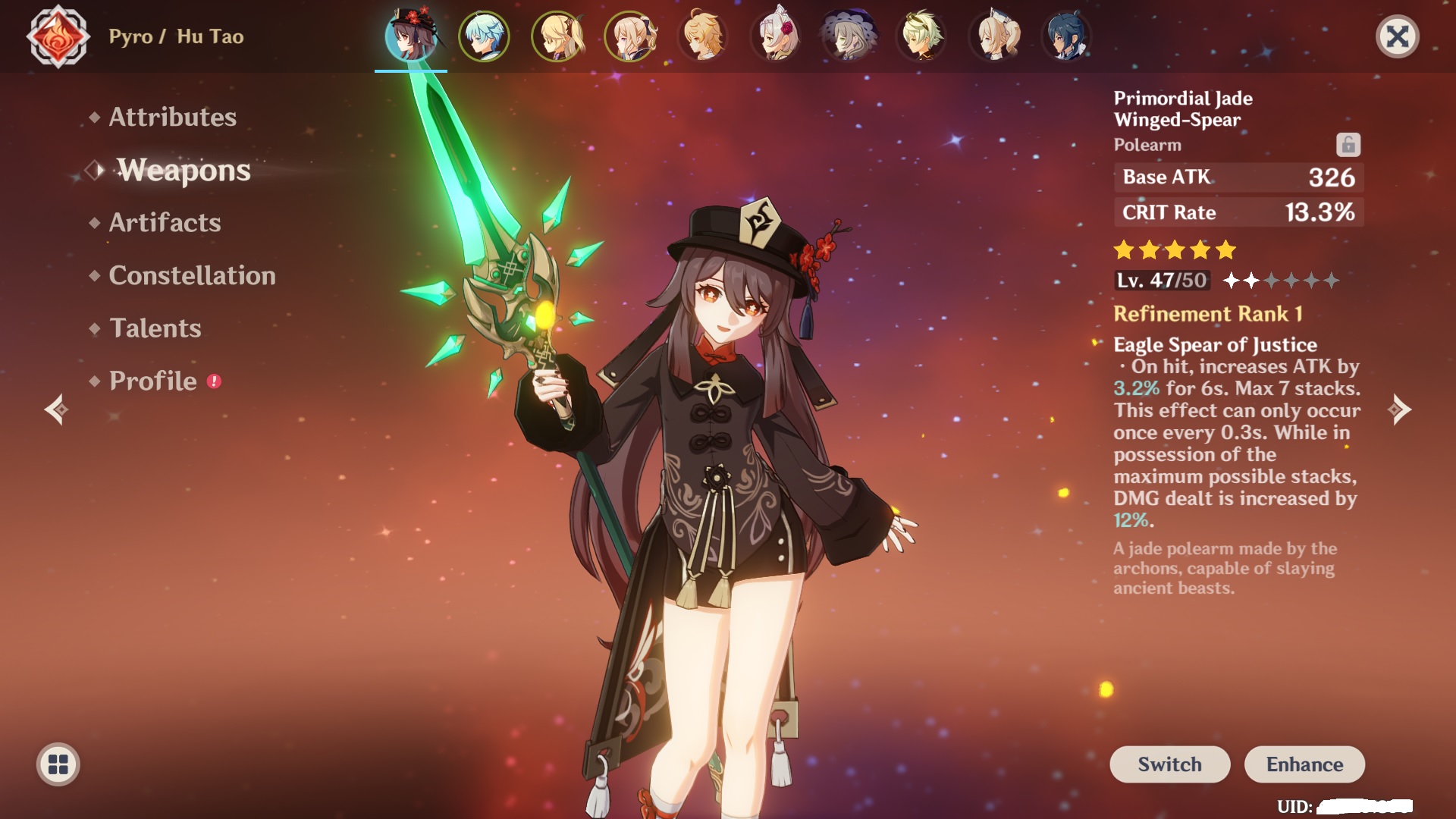Open the Attributes section
1456x819 pixels.
[x=172, y=117]
